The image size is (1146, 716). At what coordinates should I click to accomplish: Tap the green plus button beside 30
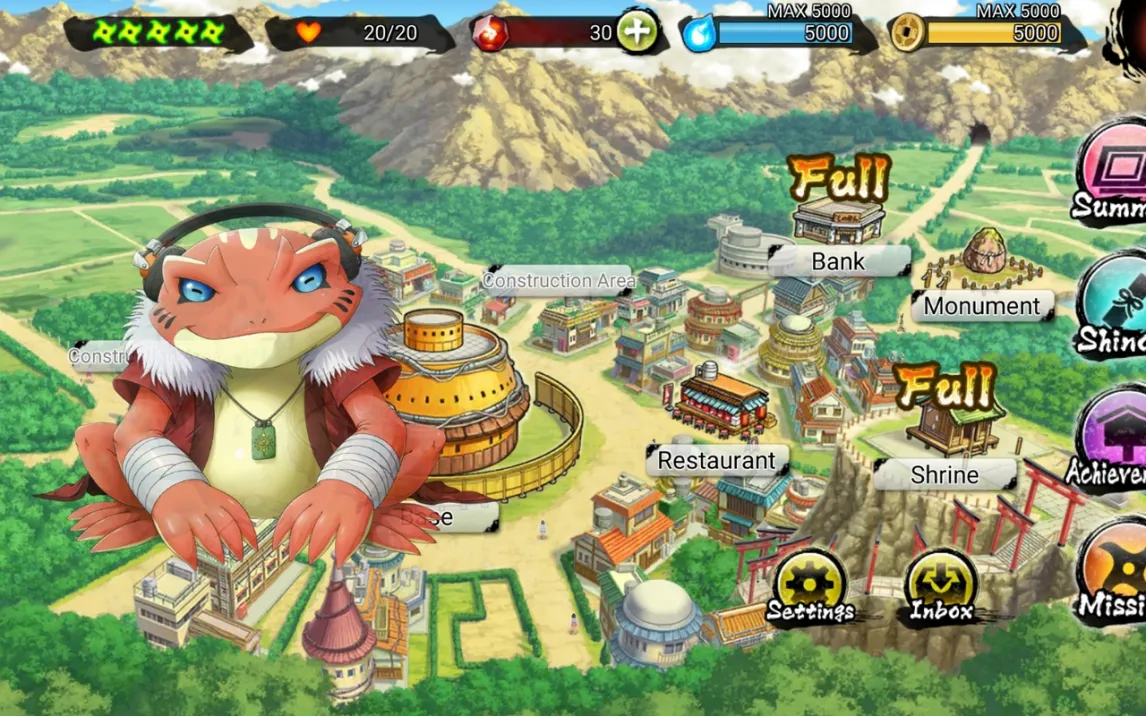click(637, 32)
